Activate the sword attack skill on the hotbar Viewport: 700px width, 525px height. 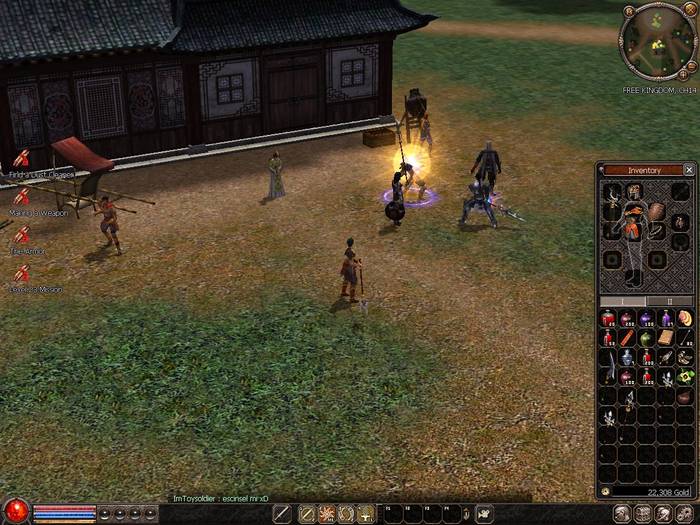pyautogui.click(x=284, y=514)
